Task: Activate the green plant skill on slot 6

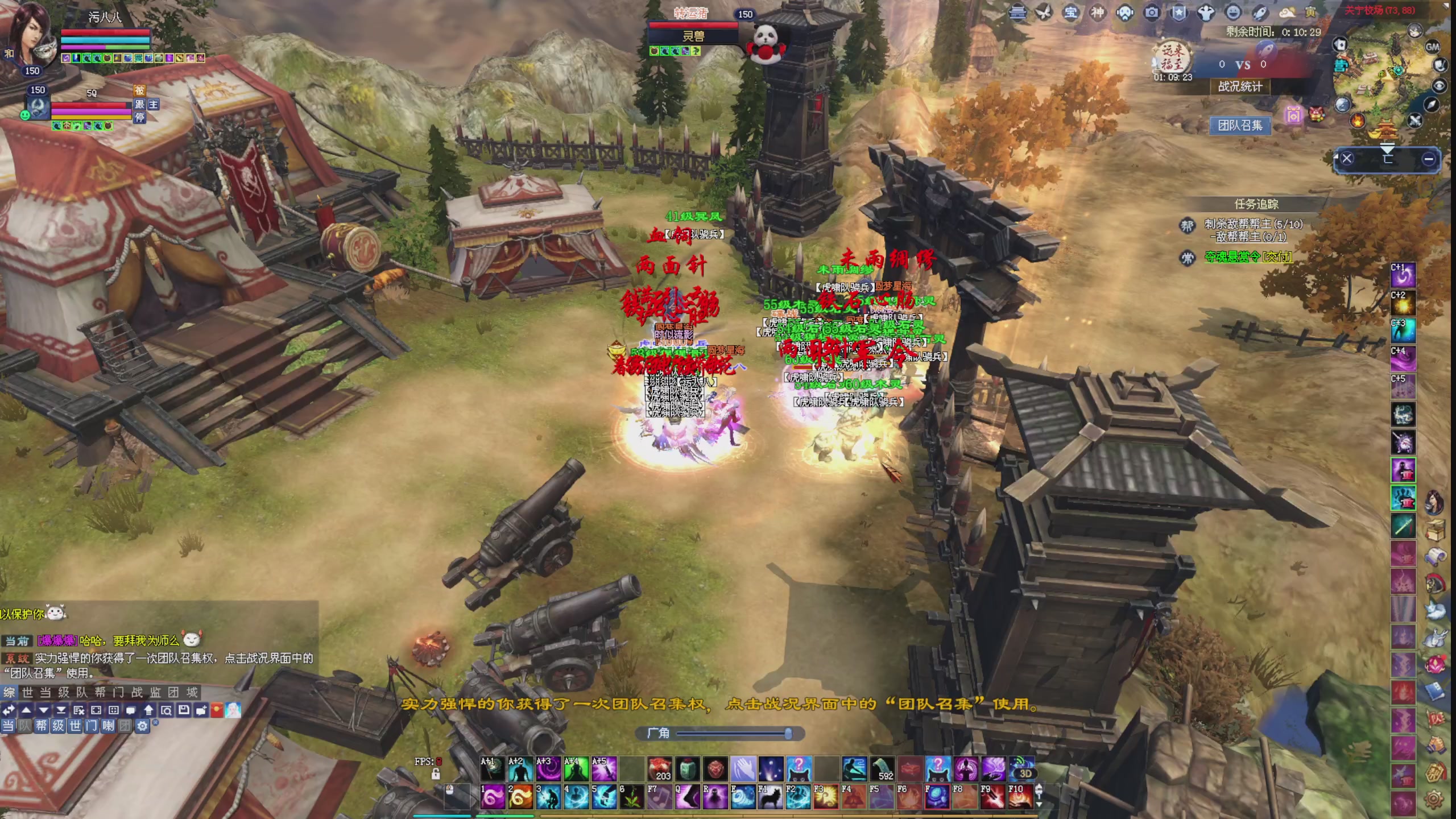Action: pos(631,797)
